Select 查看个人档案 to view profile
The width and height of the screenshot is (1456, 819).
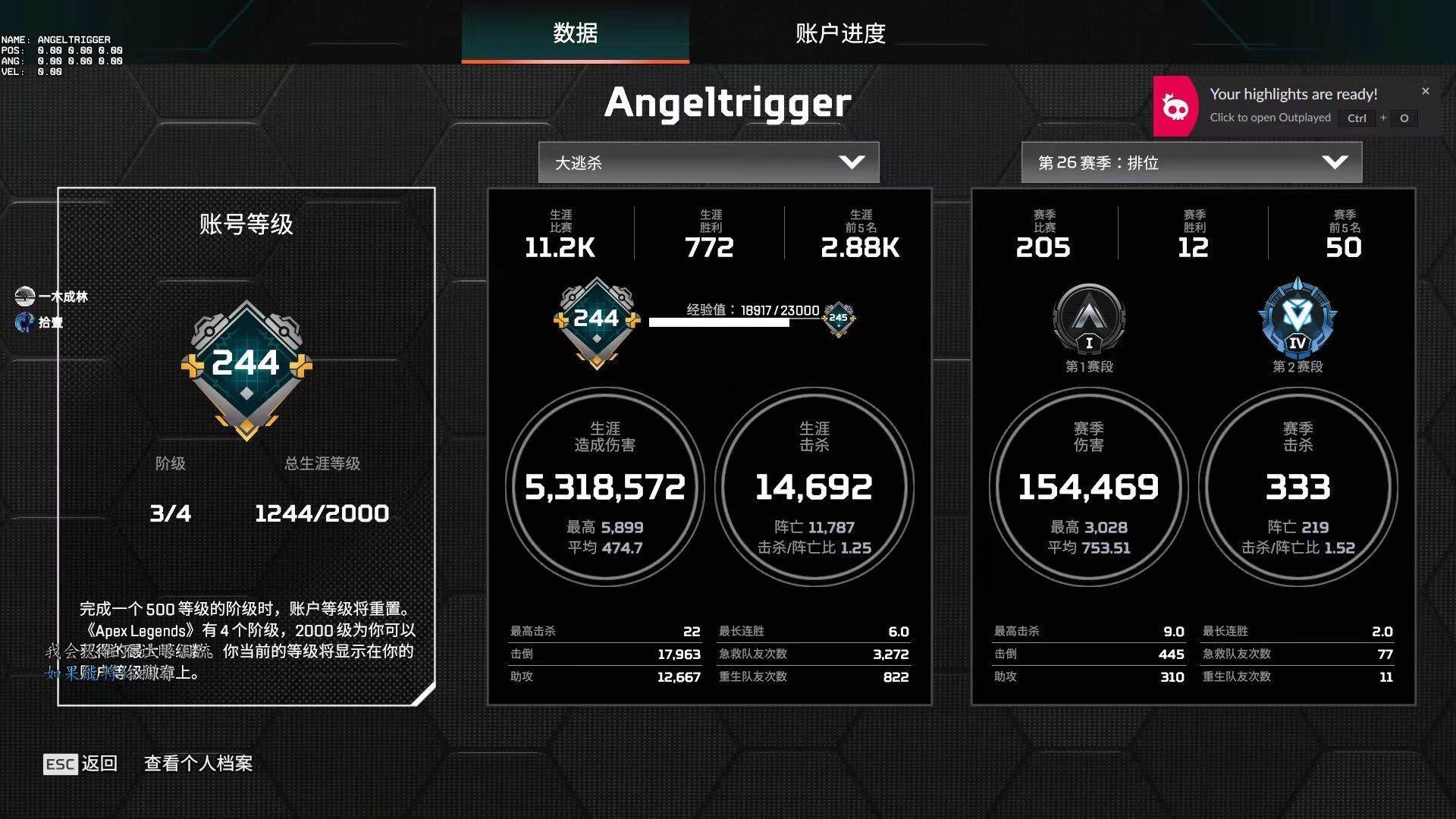[198, 764]
